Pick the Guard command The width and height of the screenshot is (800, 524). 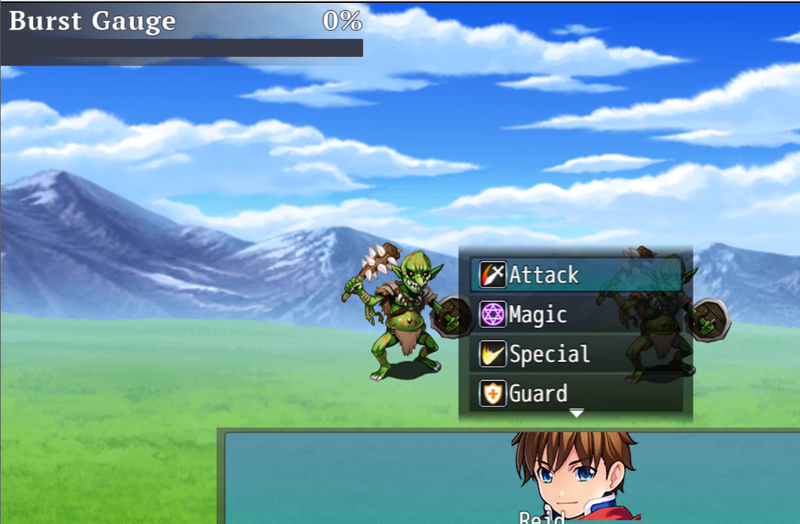pyautogui.click(x=575, y=393)
